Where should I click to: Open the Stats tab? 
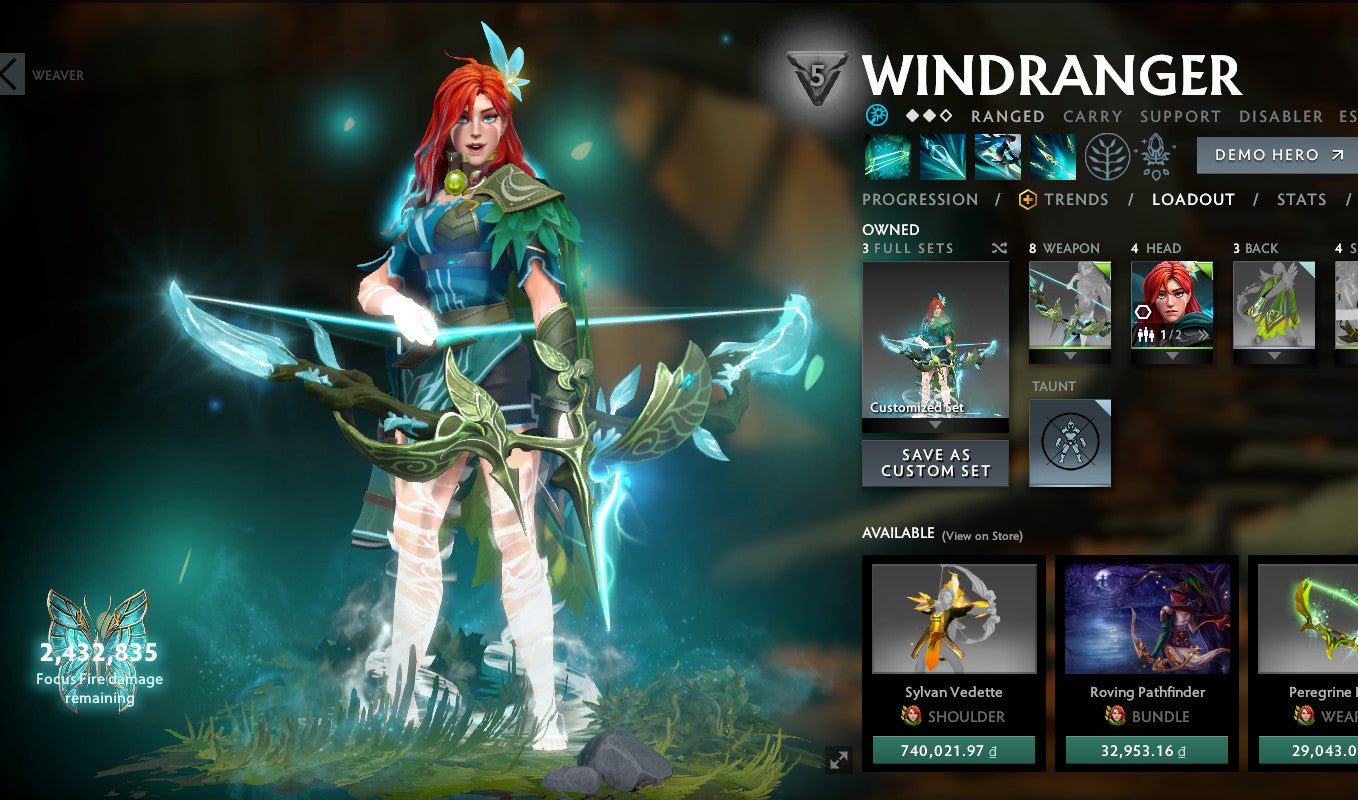1301,199
